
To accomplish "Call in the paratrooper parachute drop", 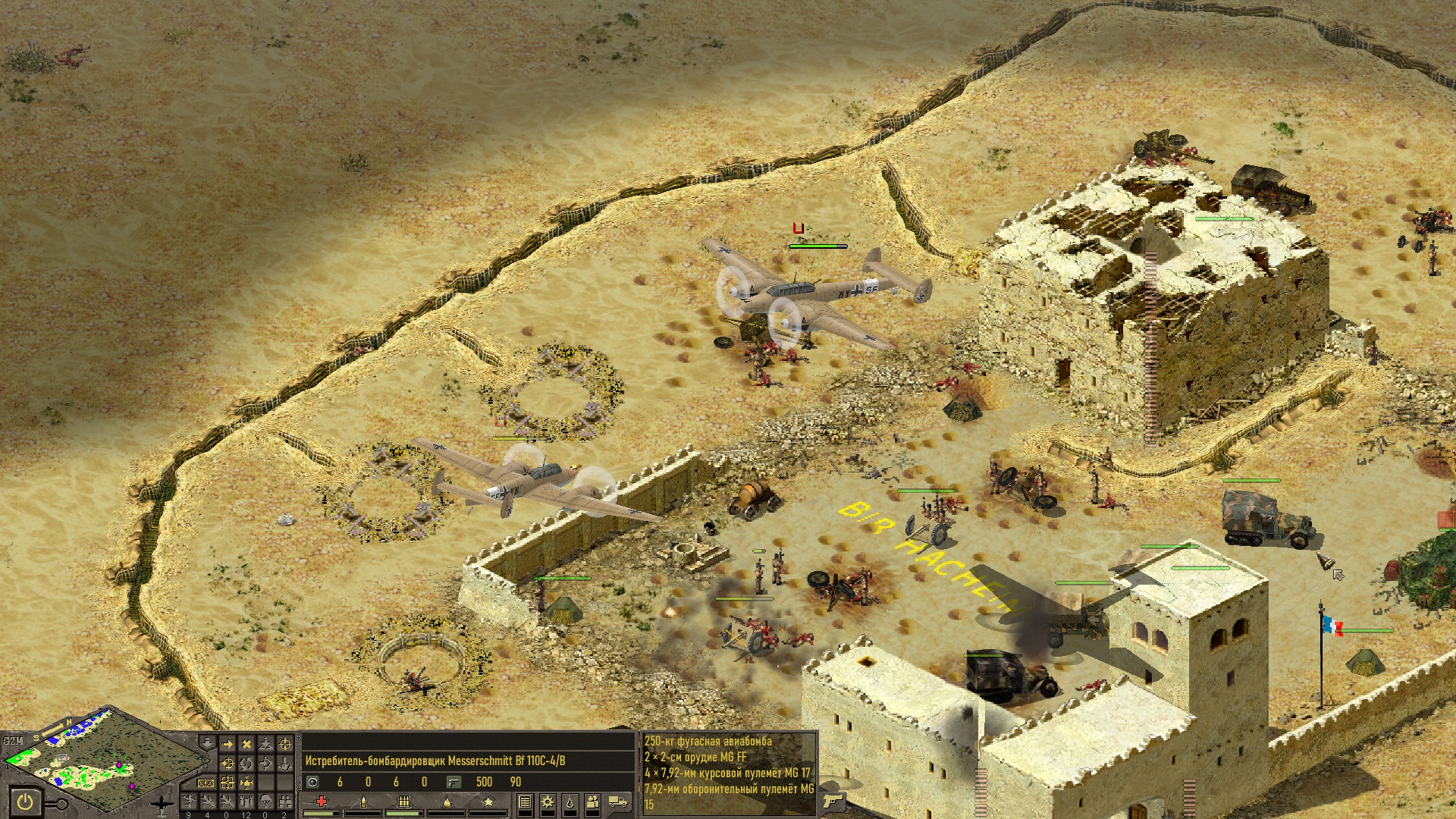I will click(265, 802).
